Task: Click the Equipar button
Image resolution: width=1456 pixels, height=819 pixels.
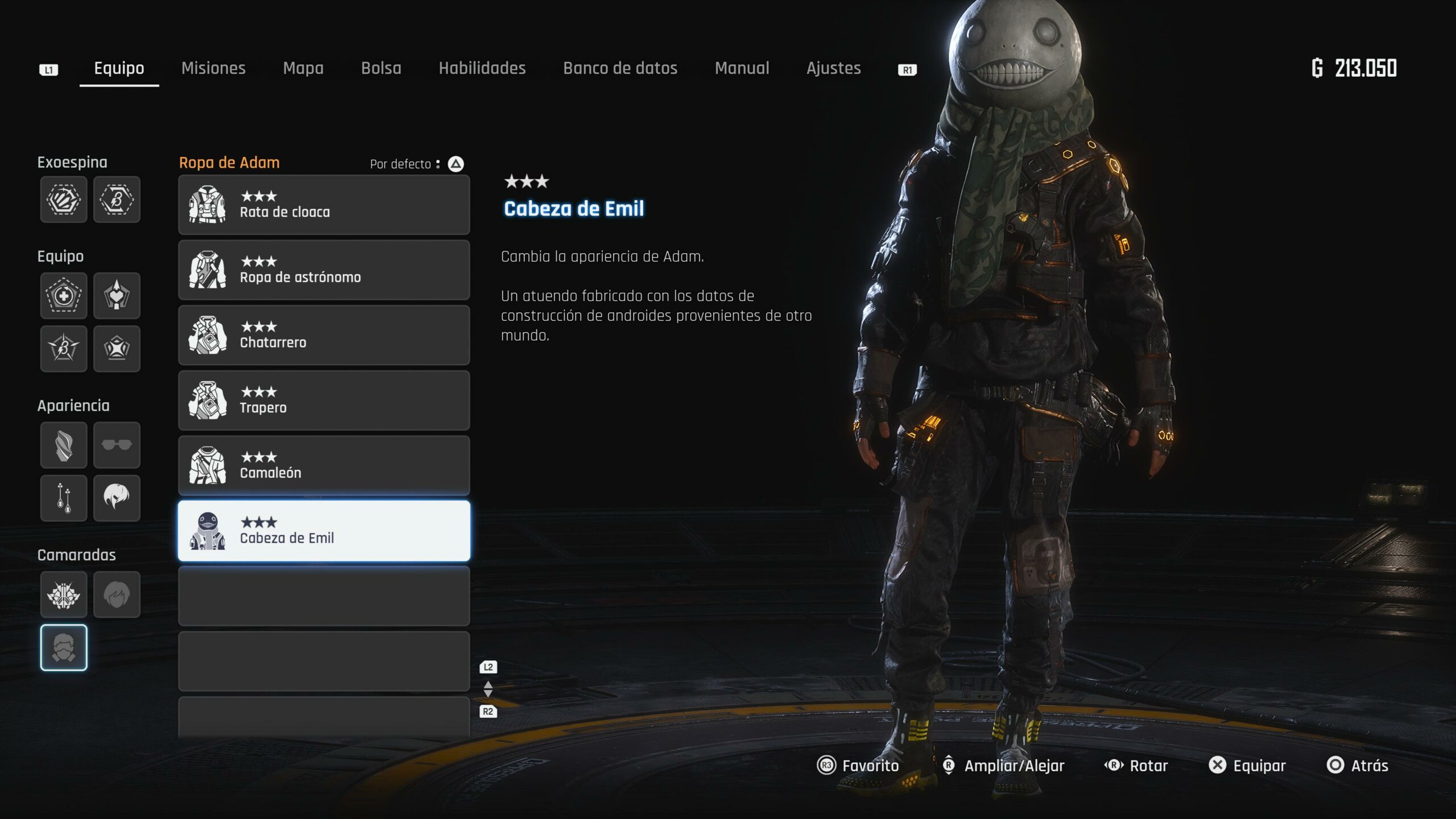Action: coord(1247,766)
